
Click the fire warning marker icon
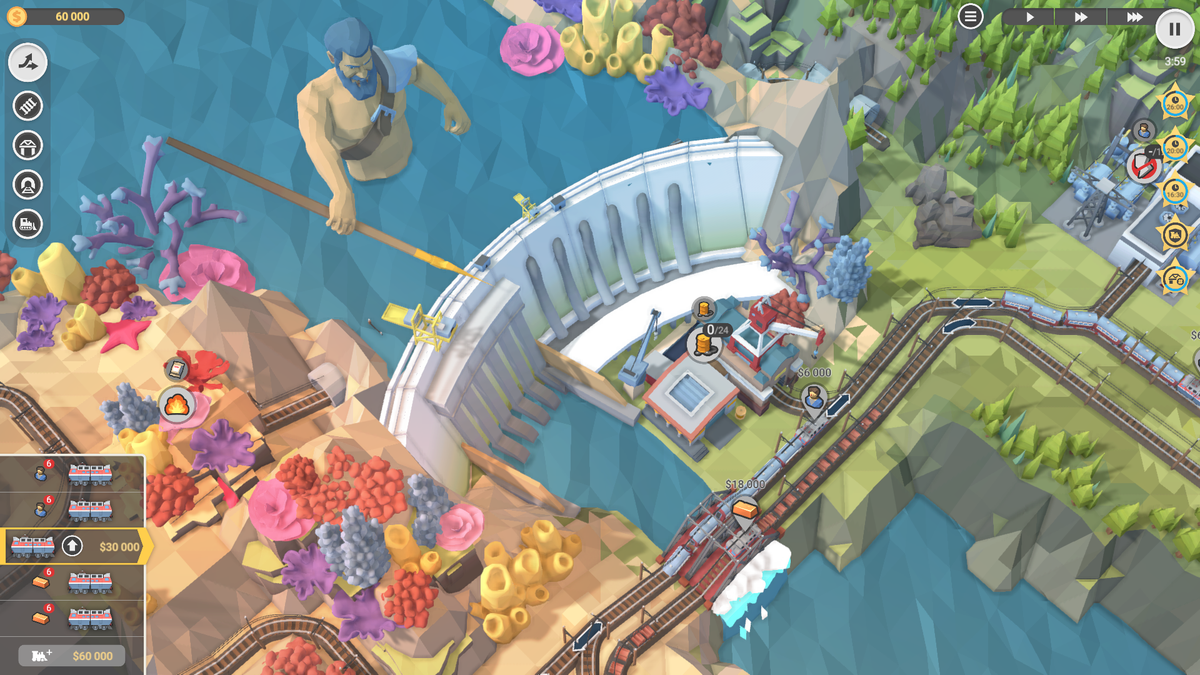[176, 405]
